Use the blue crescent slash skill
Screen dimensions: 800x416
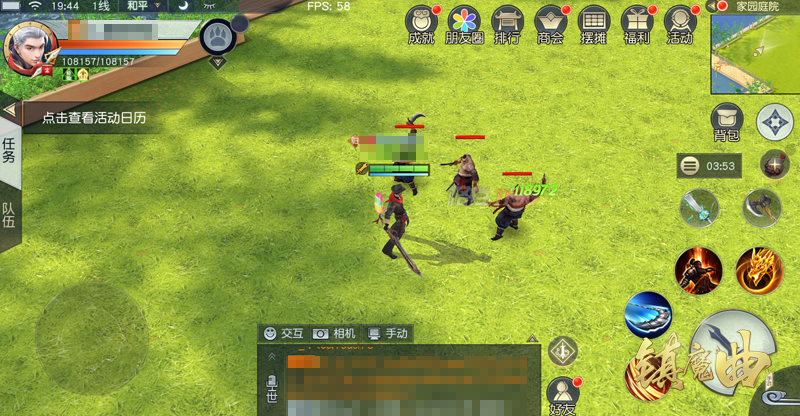[x=648, y=314]
